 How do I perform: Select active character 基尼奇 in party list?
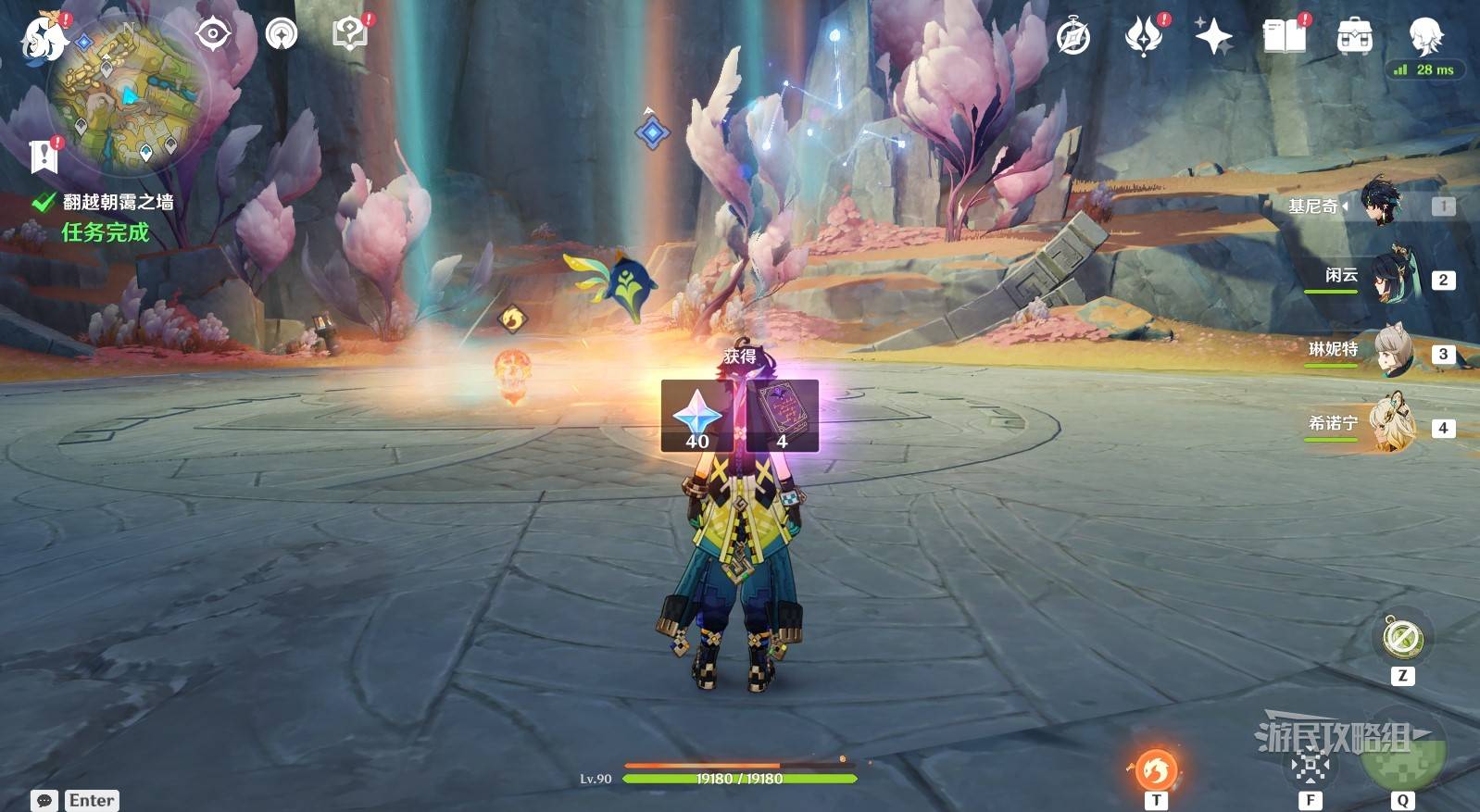click(1380, 203)
